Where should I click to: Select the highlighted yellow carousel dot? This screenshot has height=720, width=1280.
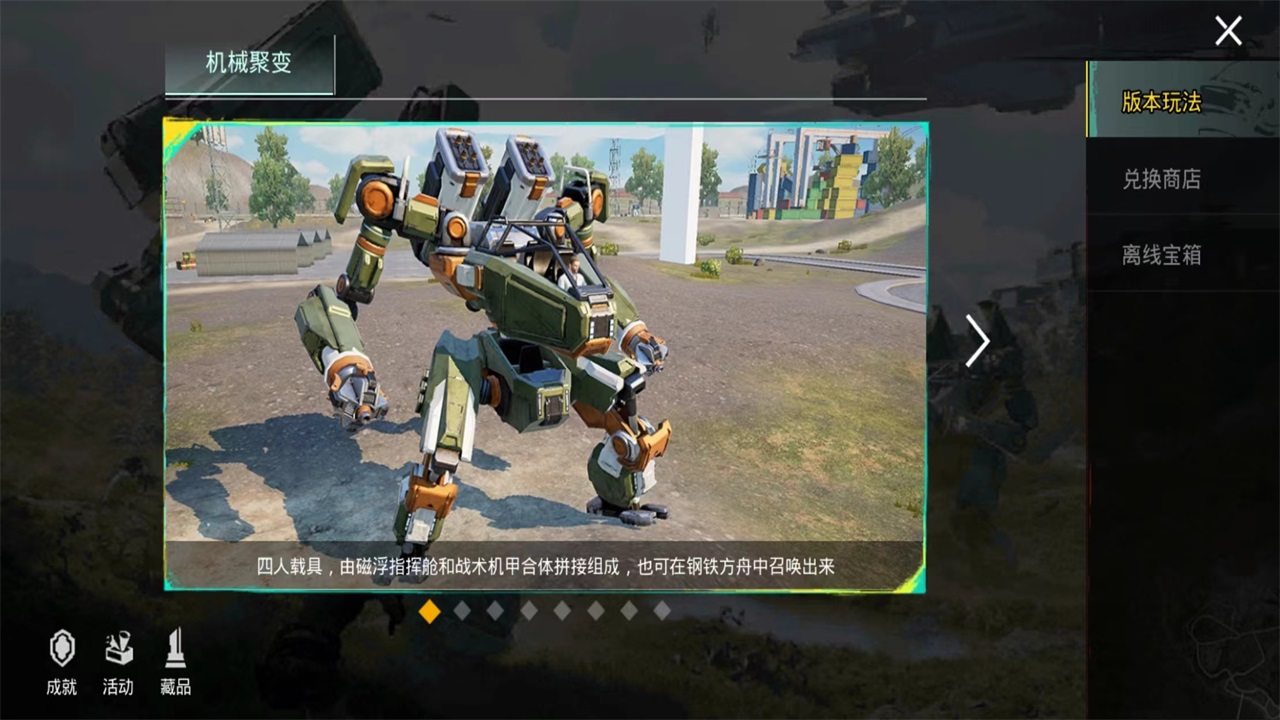(430, 611)
